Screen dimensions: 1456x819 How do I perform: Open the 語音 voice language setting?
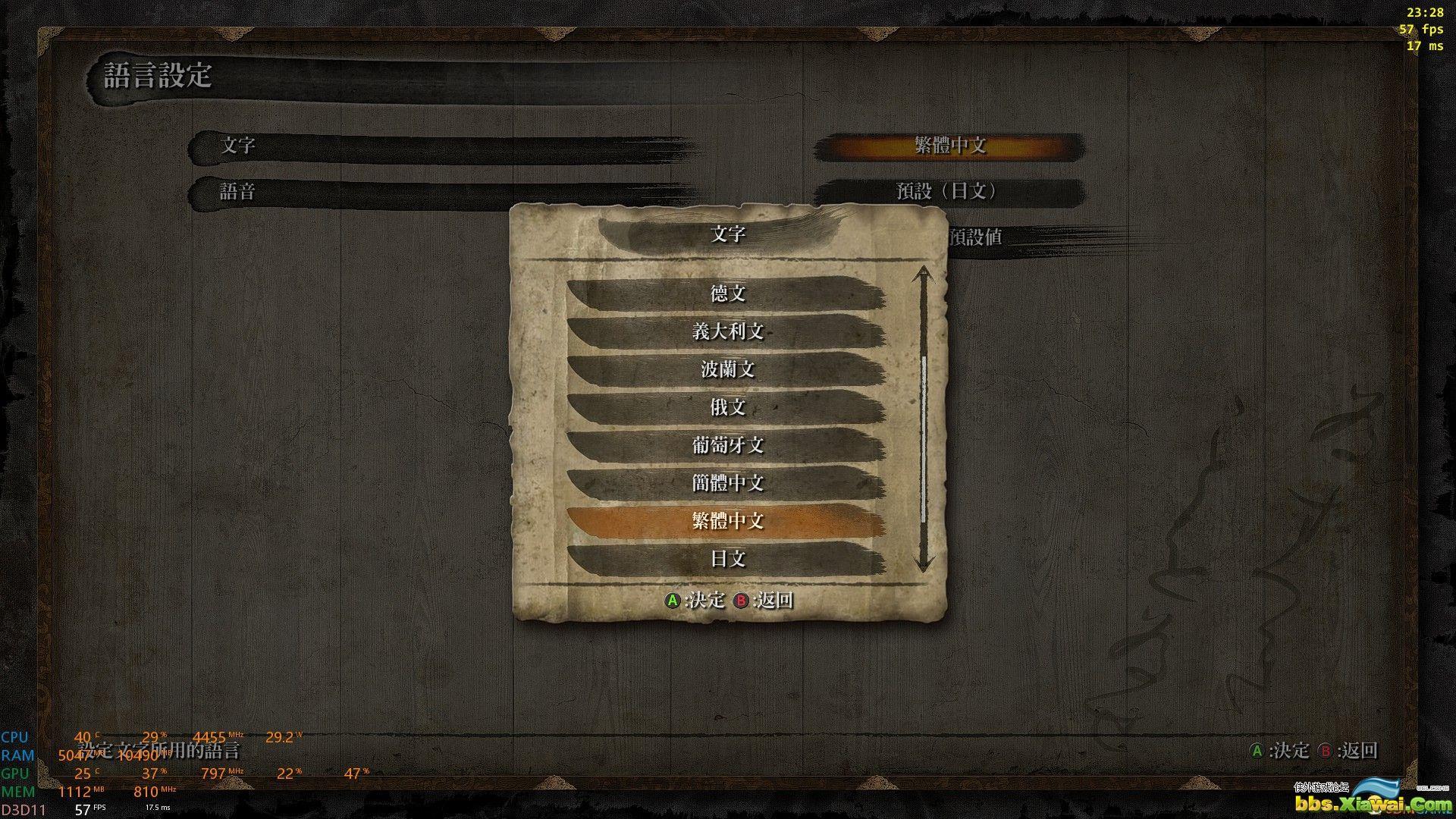tap(949, 192)
